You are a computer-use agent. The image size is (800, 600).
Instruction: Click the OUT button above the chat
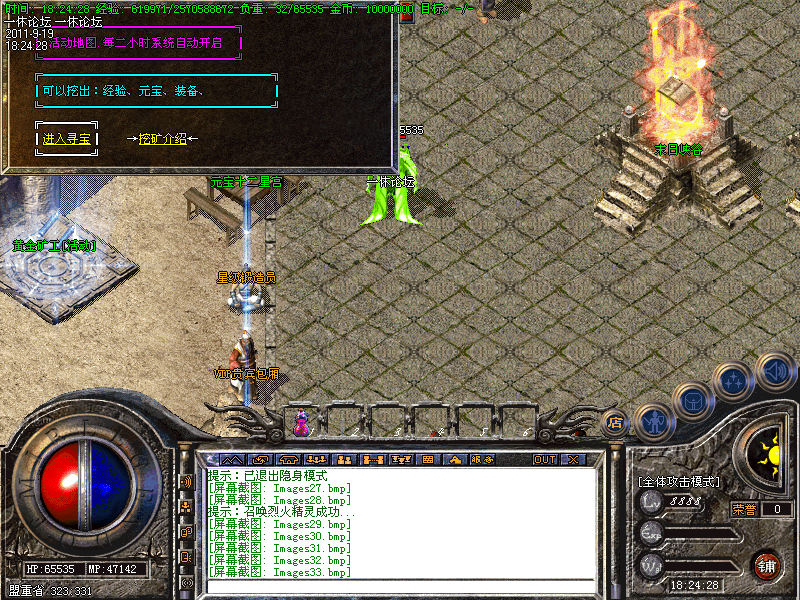tap(544, 460)
